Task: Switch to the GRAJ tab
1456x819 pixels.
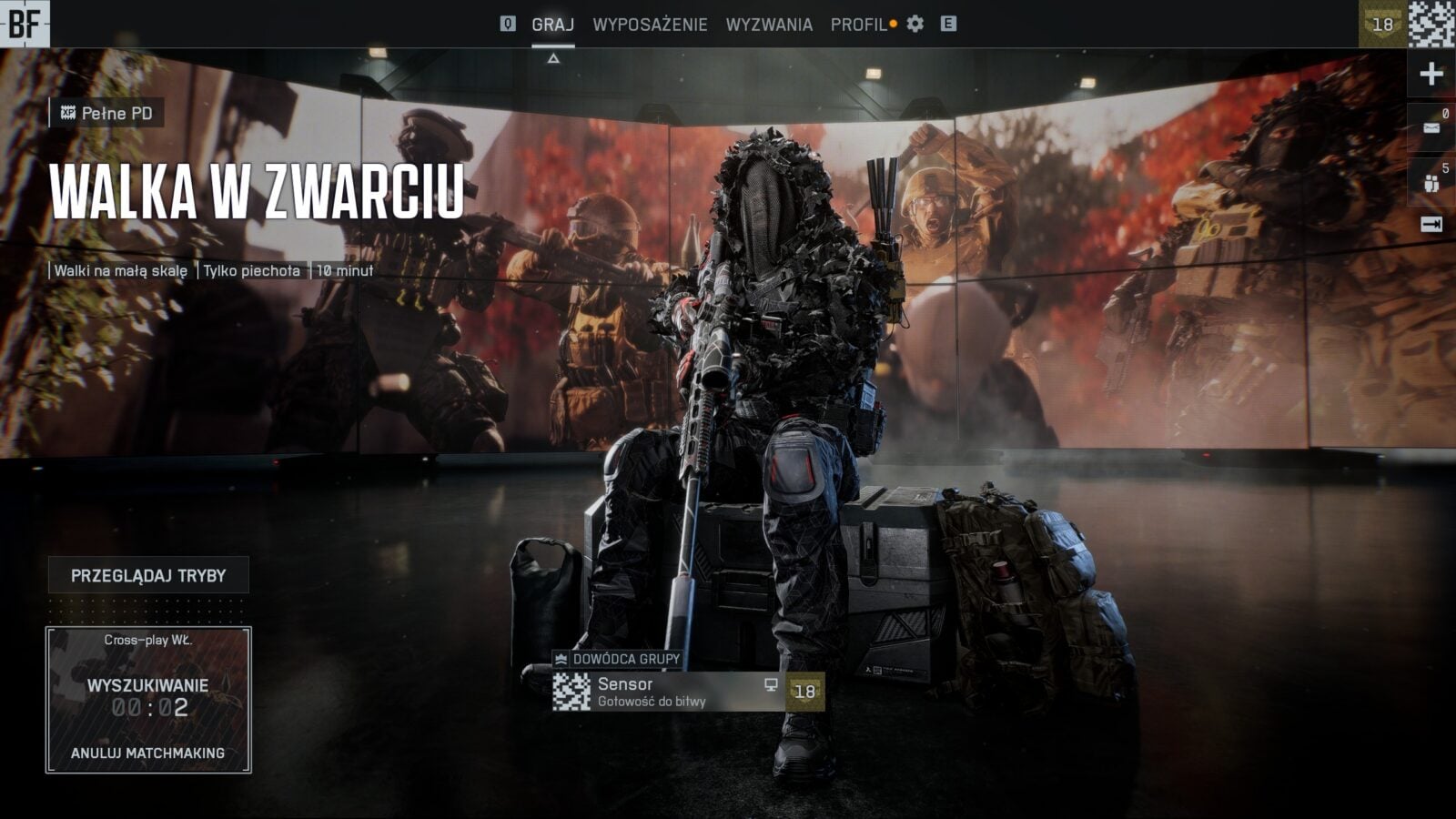Action: [x=552, y=25]
